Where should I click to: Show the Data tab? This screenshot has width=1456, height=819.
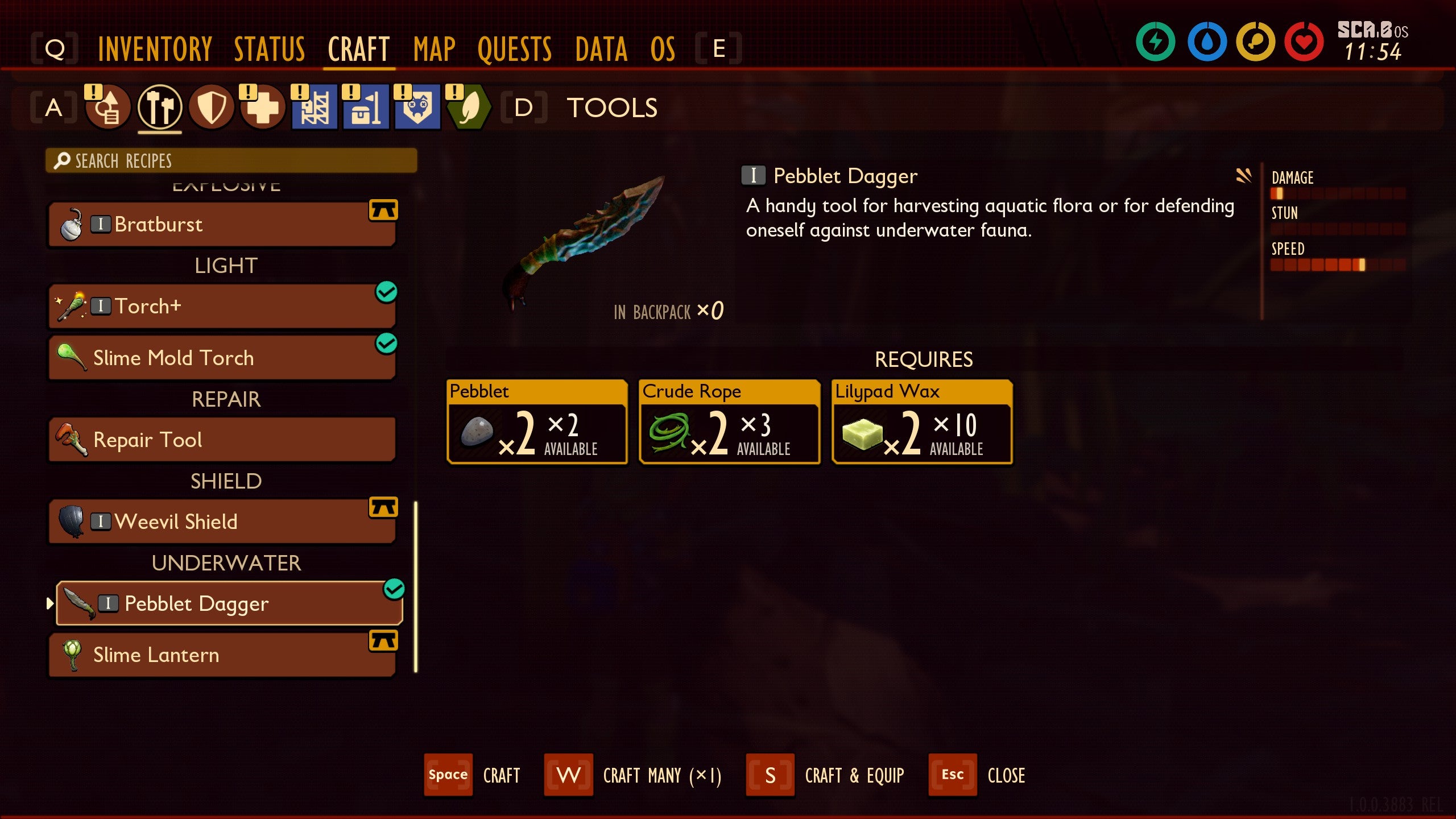pyautogui.click(x=601, y=49)
